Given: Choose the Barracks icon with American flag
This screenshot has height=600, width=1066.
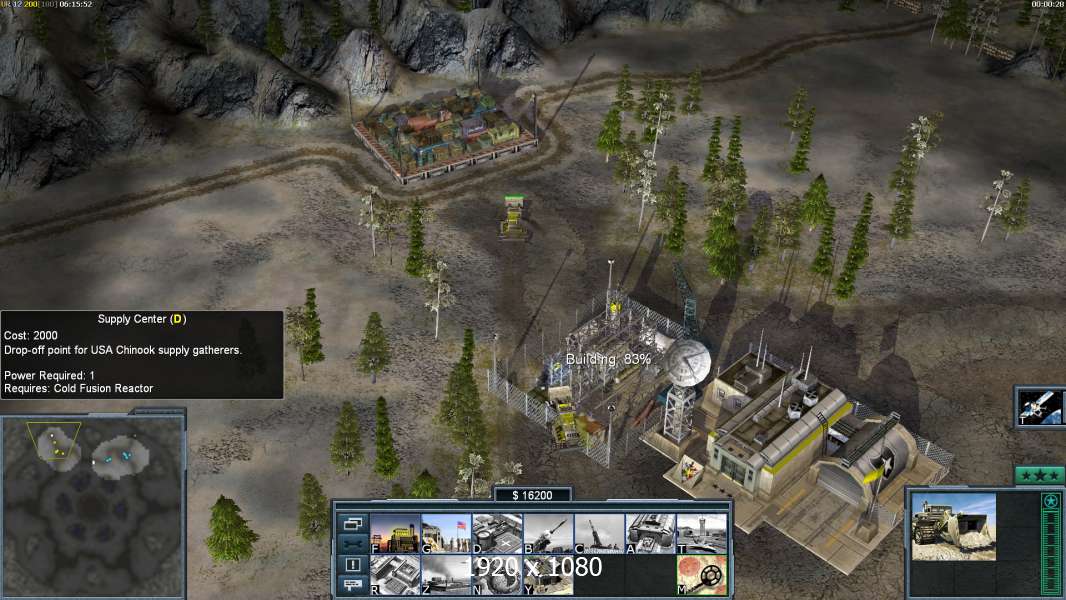Looking at the screenshot, I should pos(446,533).
